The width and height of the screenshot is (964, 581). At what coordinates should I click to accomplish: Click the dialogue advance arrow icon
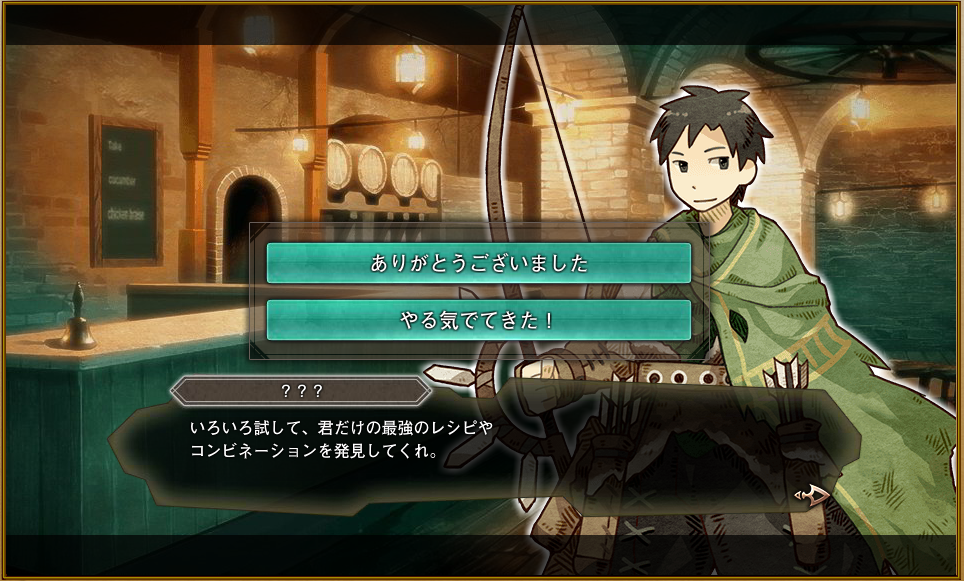(811, 493)
